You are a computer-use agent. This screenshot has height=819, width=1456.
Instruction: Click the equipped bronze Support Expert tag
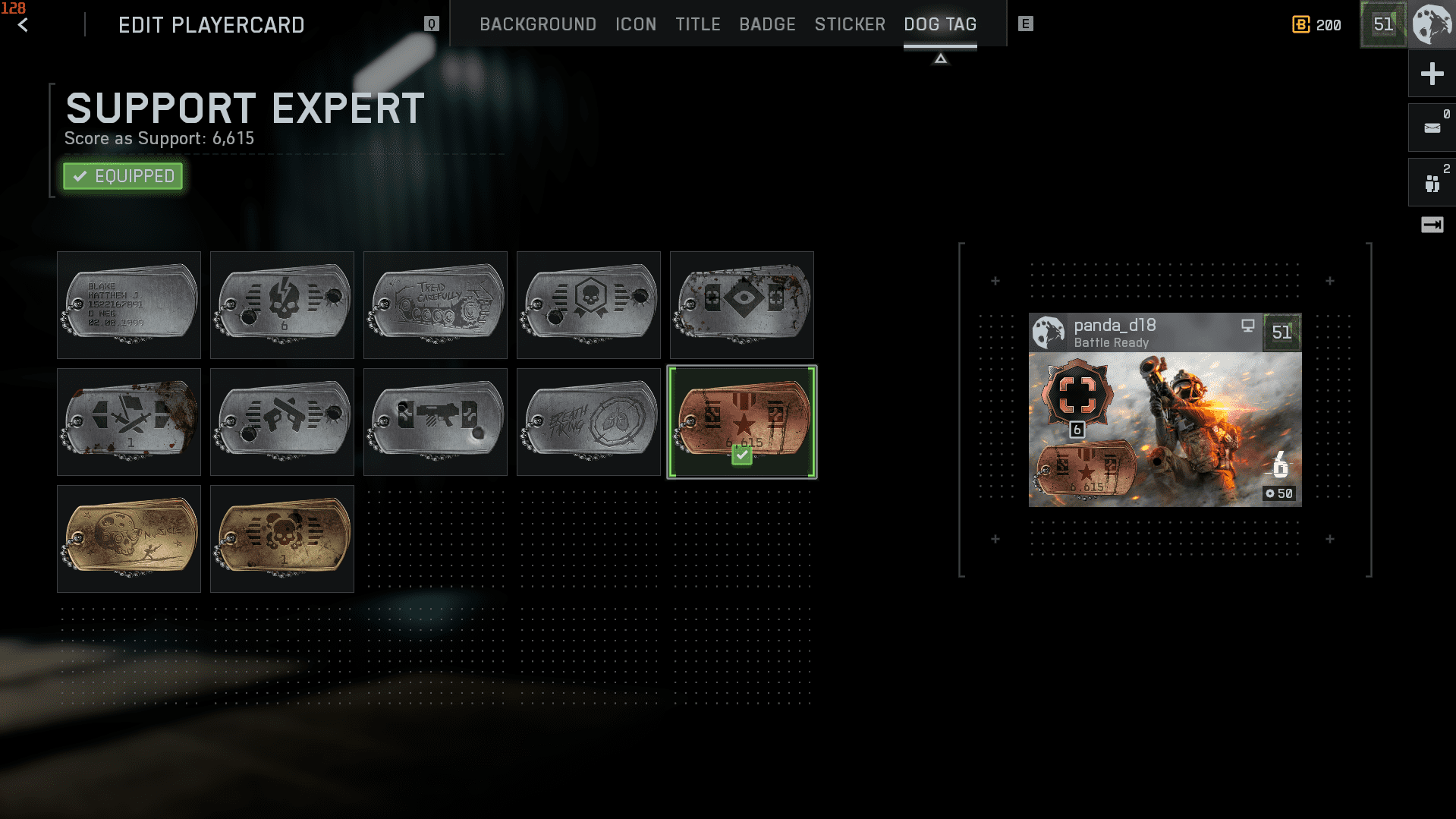[742, 422]
